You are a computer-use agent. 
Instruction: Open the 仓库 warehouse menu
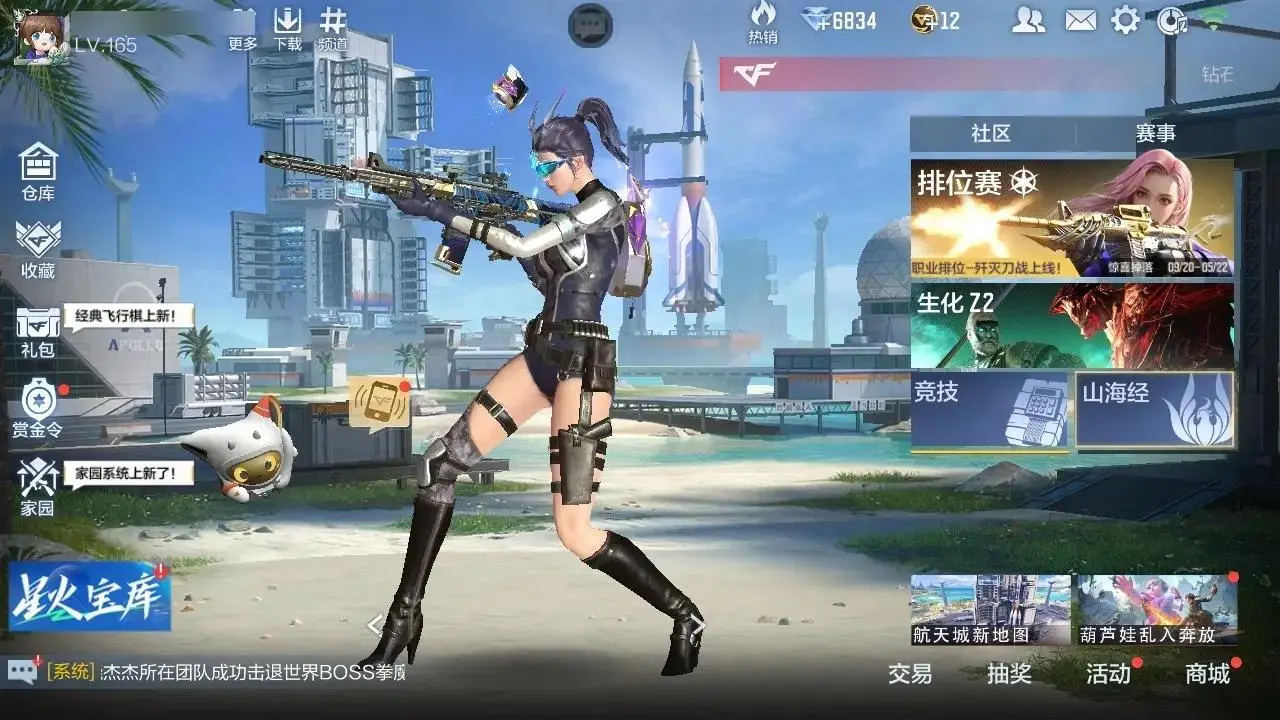(38, 170)
